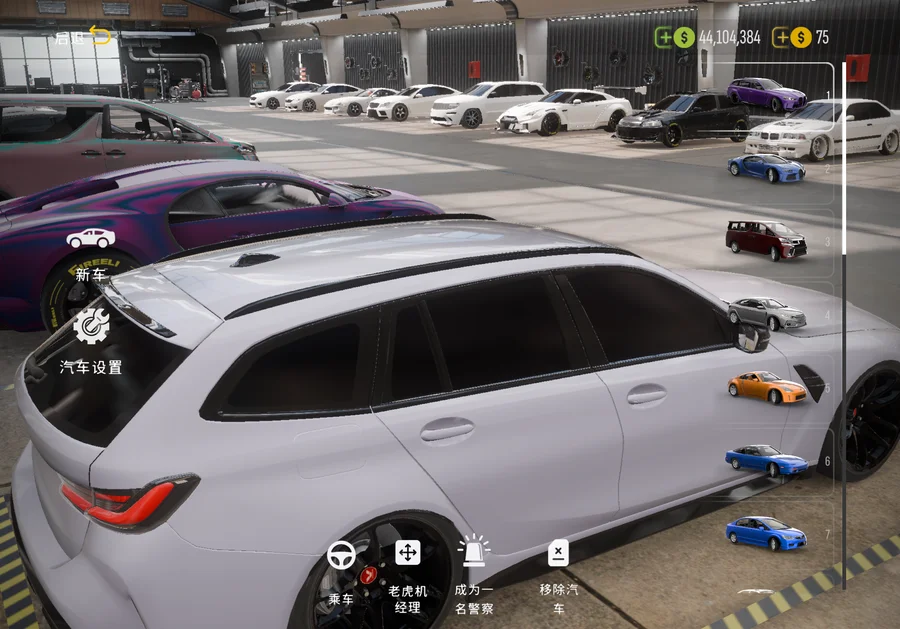This screenshot has height=629, width=900.
Task: Click 乘车 steering wheel to drive
Action: pos(341,570)
